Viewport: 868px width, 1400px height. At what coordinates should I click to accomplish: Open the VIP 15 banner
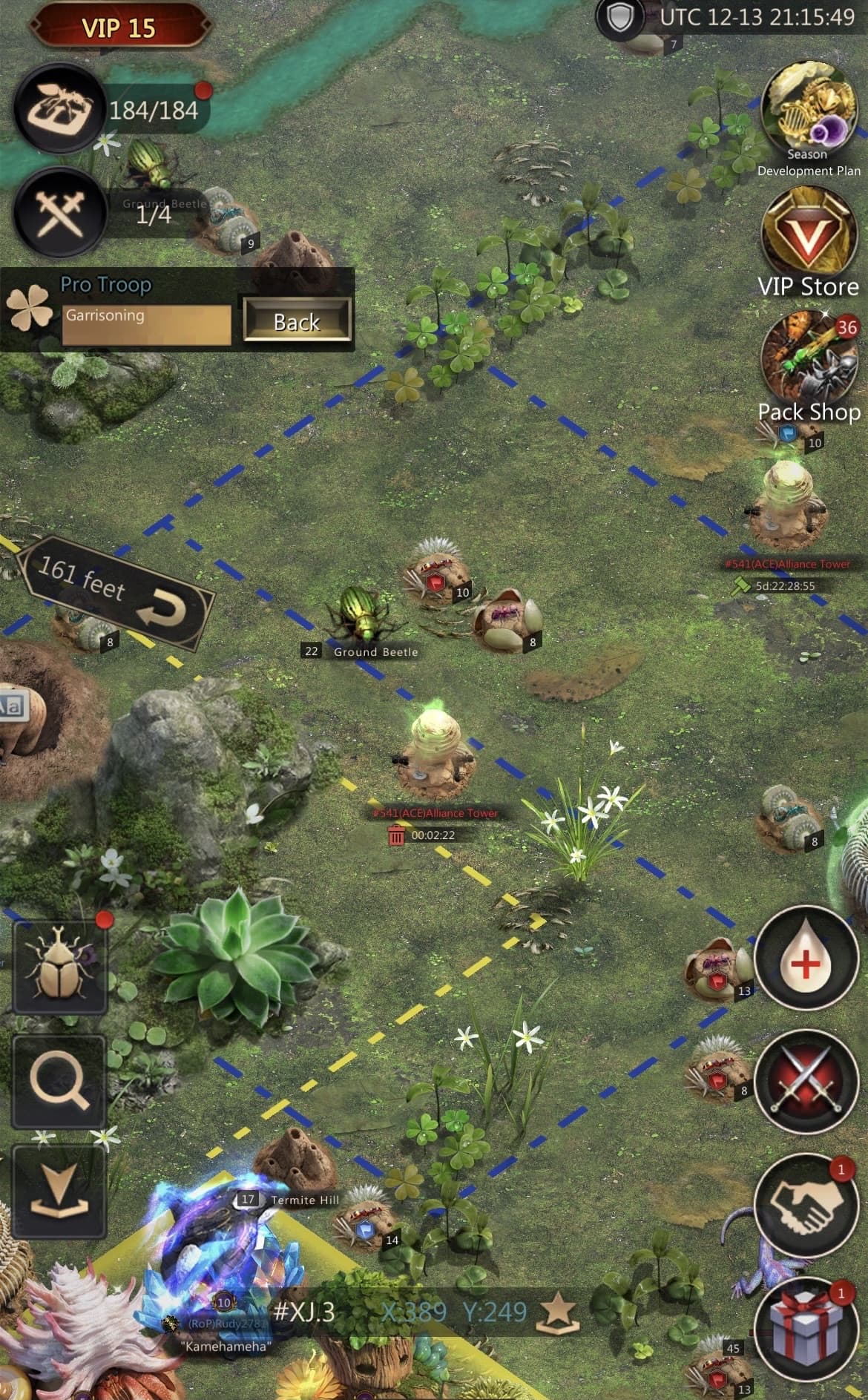[119, 27]
